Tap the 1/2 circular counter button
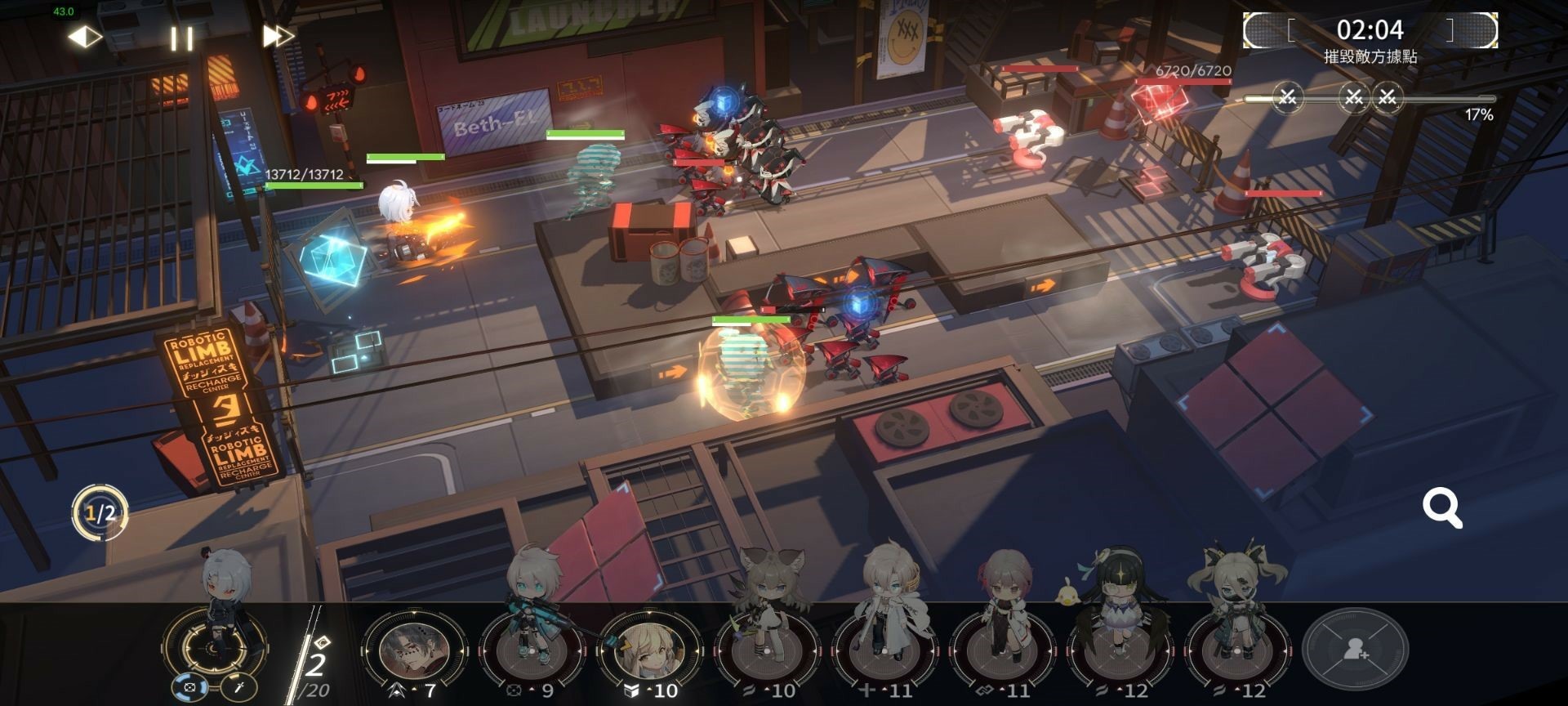The width and height of the screenshot is (1568, 706). [100, 513]
